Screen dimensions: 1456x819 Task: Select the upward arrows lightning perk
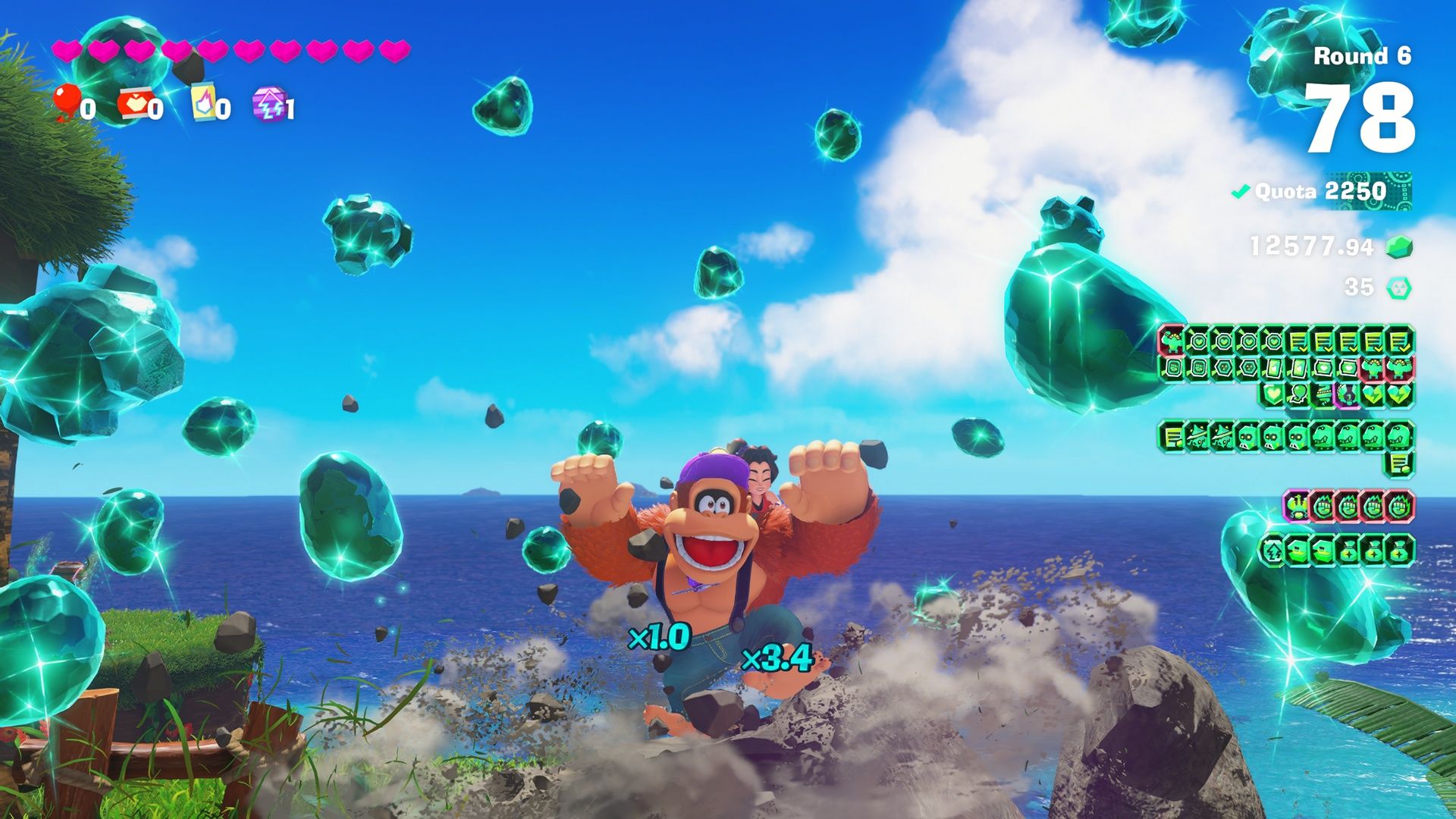pyautogui.click(x=1272, y=551)
